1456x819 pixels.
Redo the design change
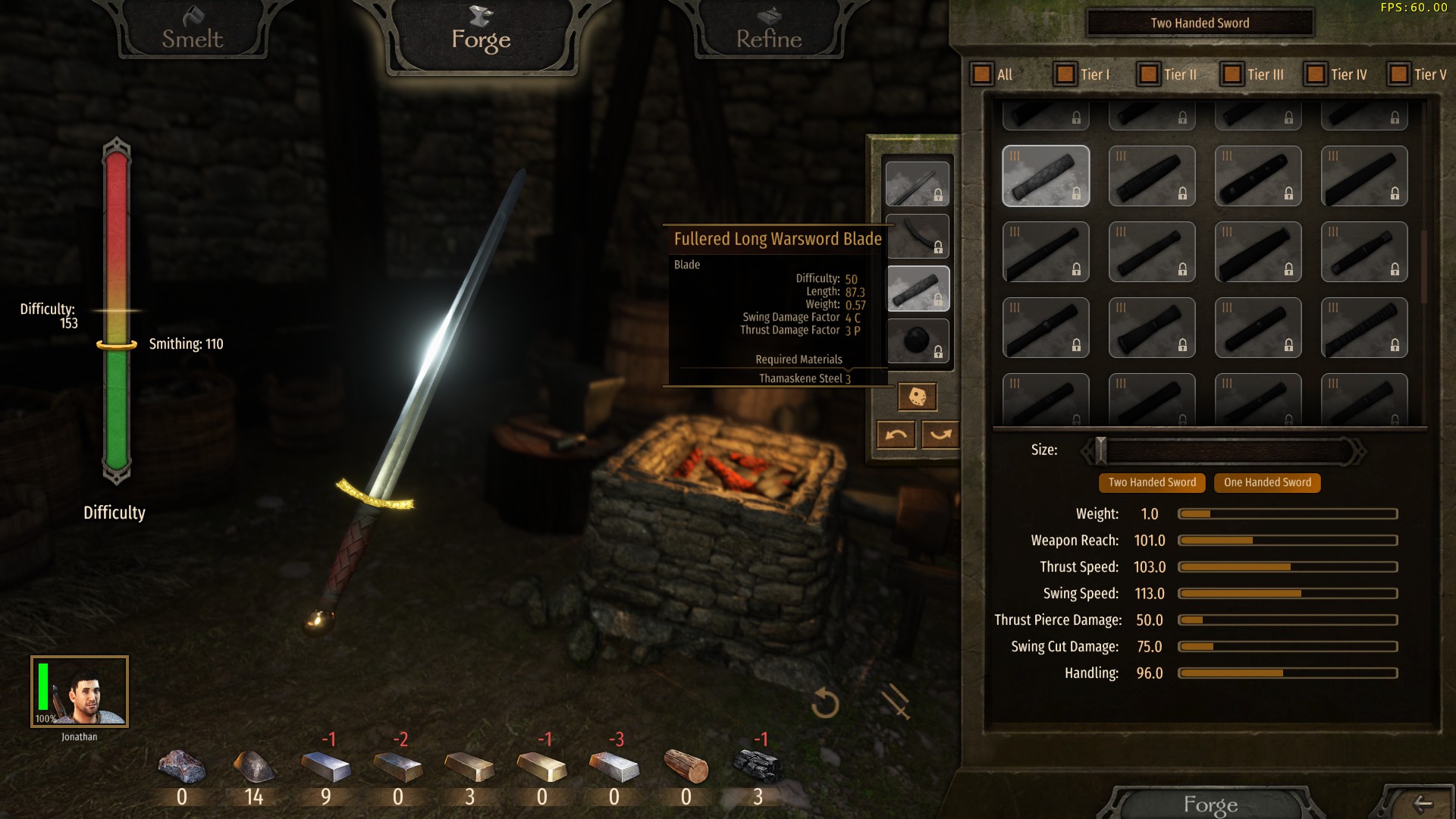point(940,435)
